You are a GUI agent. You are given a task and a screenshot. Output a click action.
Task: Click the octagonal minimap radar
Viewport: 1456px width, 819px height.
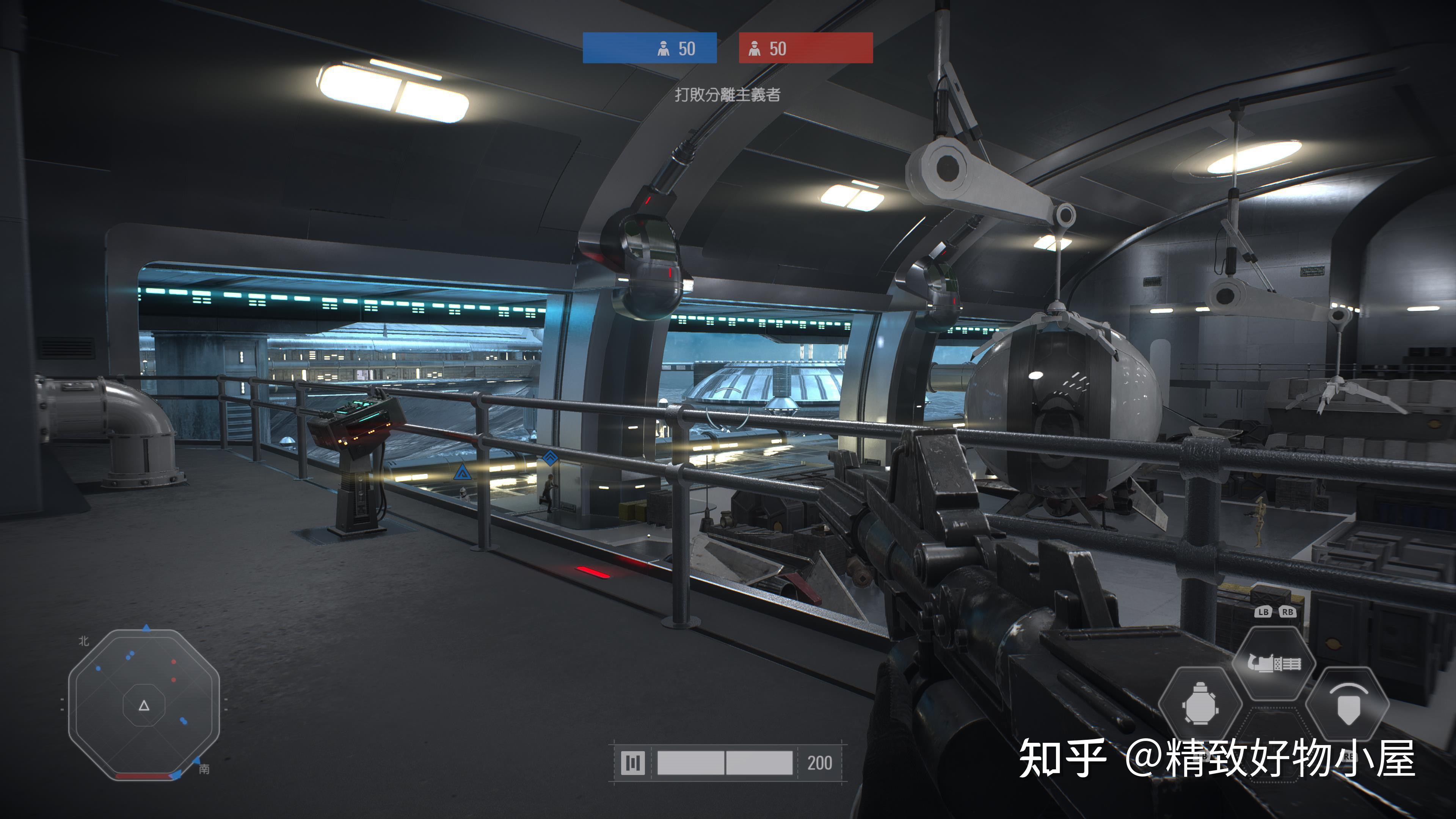[x=144, y=704]
